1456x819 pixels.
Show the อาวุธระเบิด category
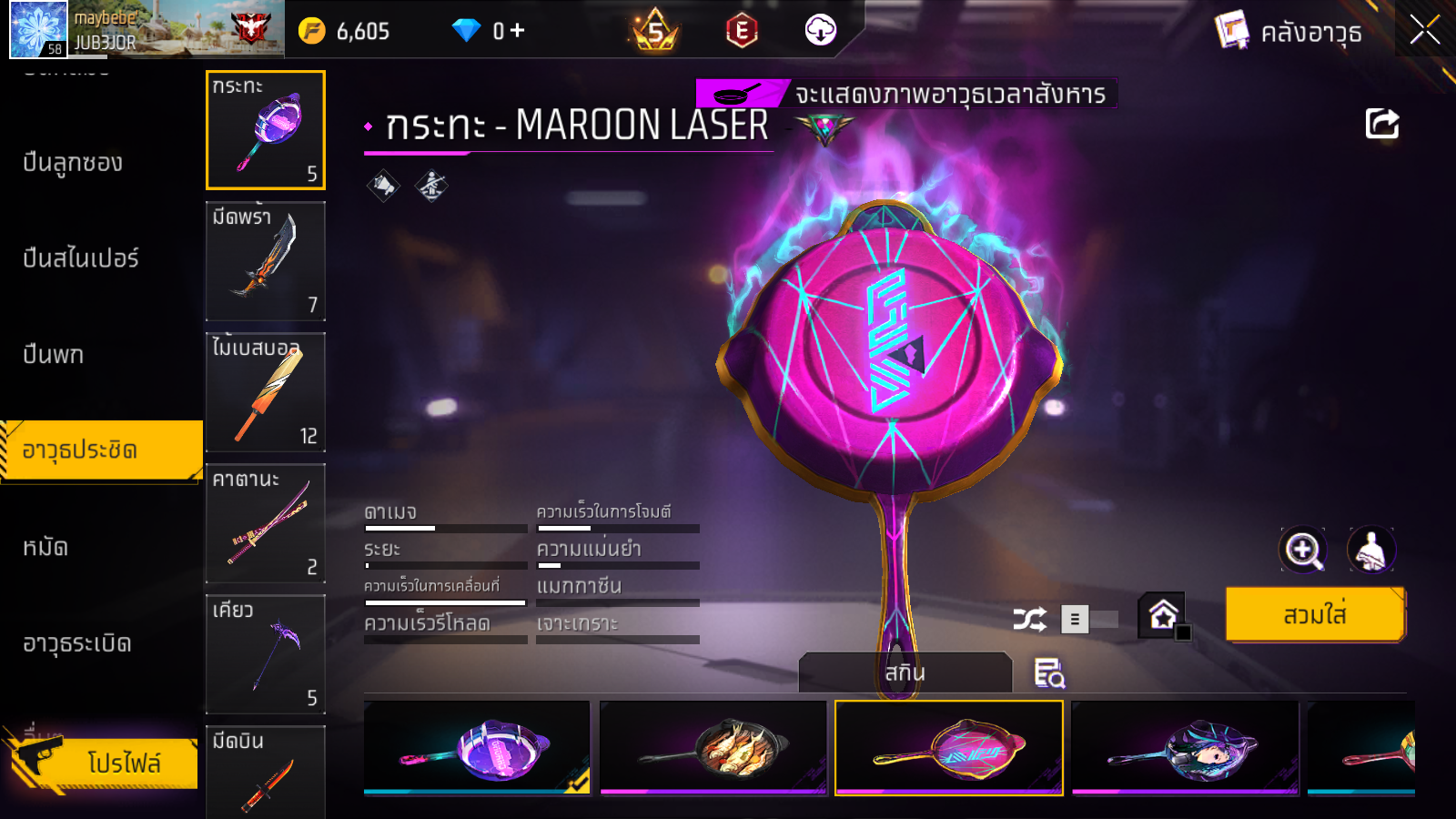coord(77,643)
